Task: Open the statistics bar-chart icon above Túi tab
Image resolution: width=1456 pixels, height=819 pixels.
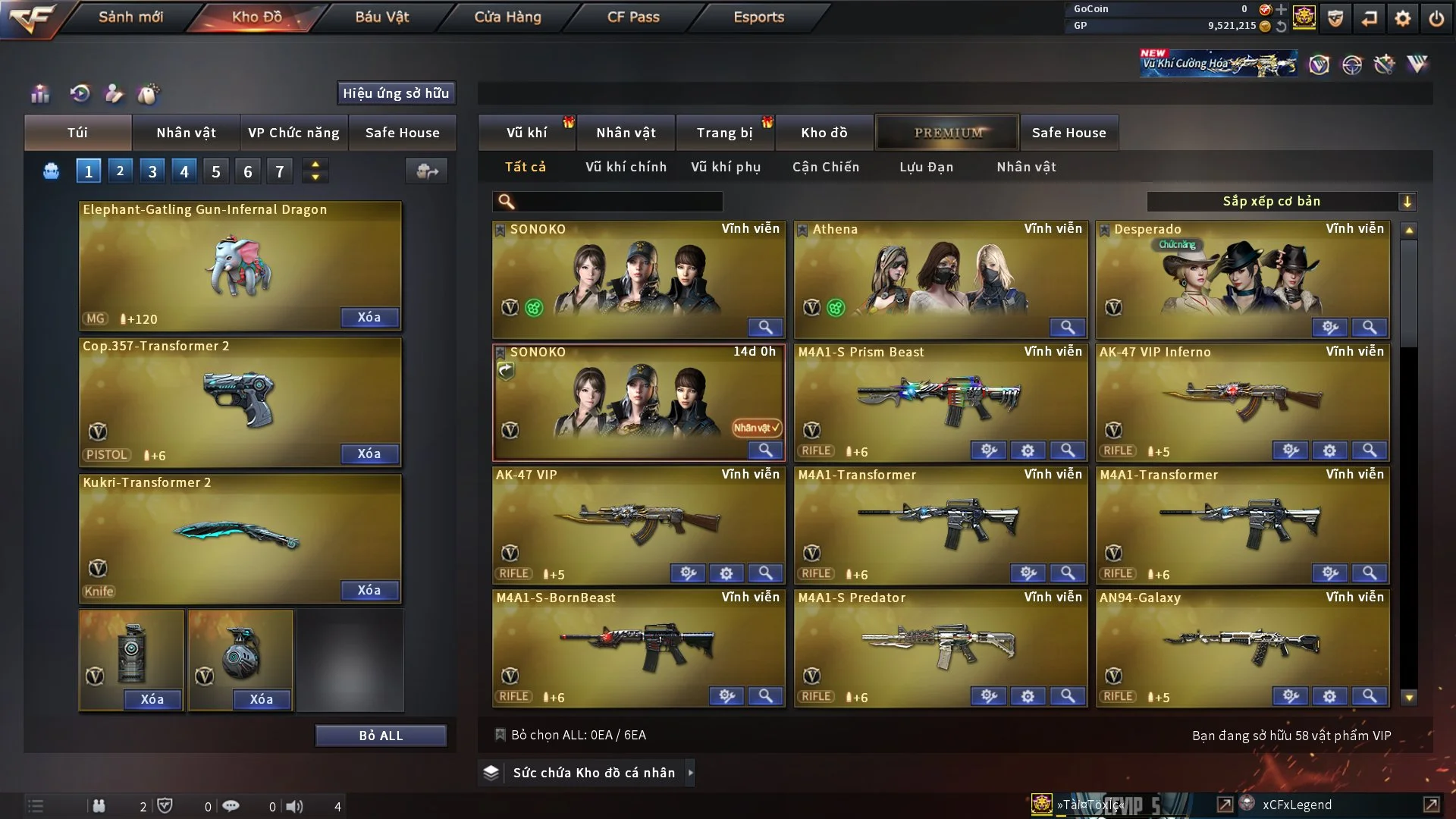Action: point(39,94)
